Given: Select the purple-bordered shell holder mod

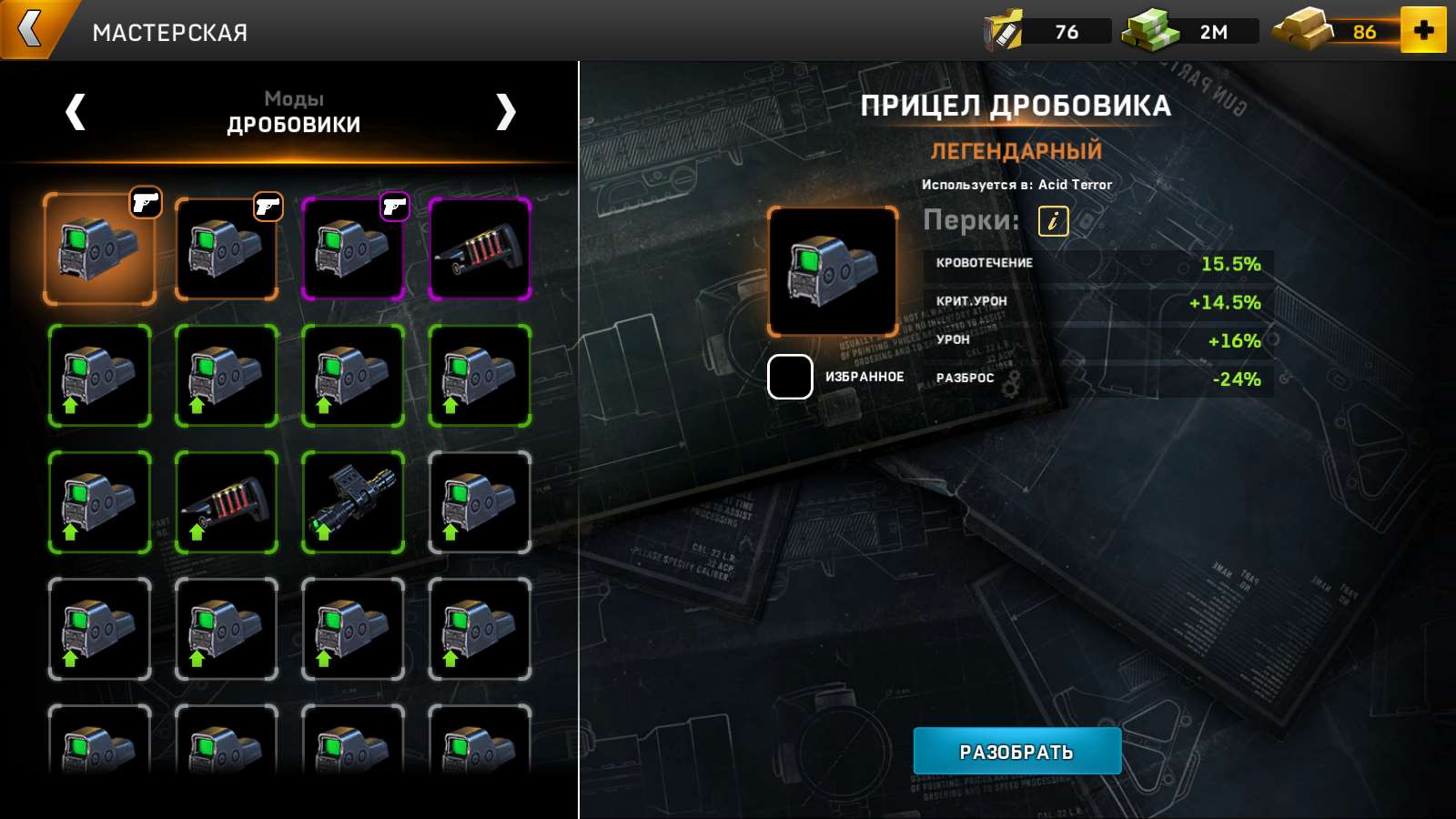Looking at the screenshot, I should pos(480,248).
